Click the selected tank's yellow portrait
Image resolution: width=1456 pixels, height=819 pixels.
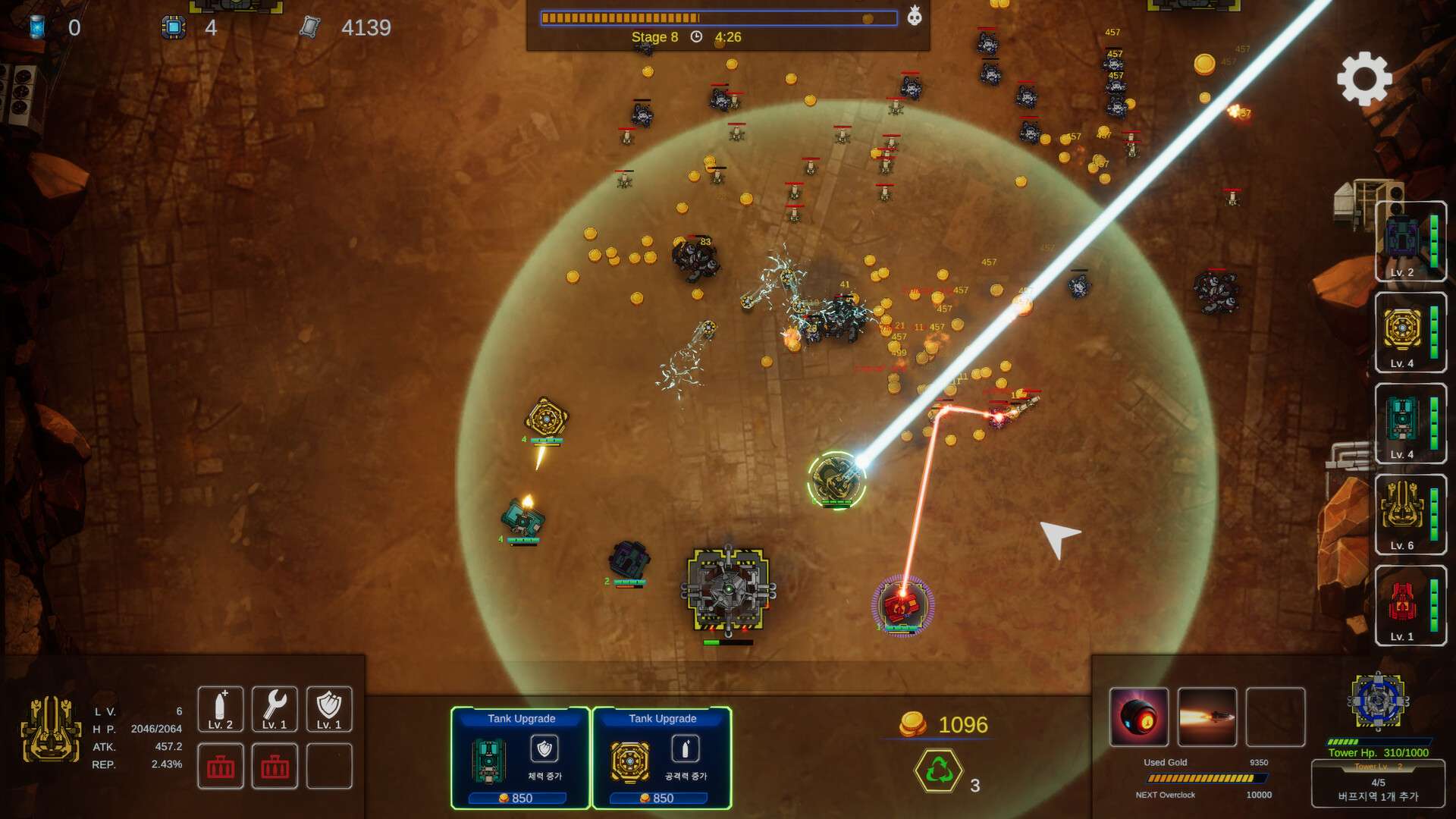(51, 730)
